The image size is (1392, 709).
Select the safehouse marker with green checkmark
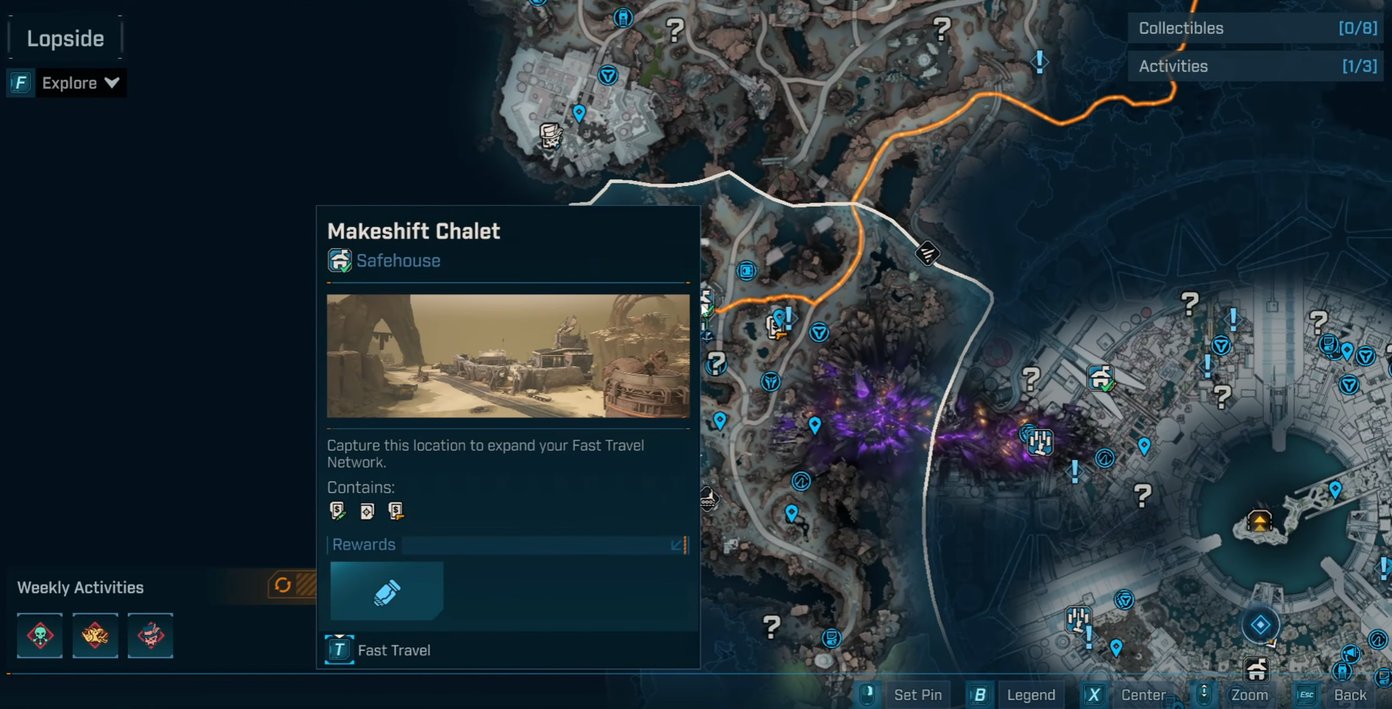[1101, 377]
